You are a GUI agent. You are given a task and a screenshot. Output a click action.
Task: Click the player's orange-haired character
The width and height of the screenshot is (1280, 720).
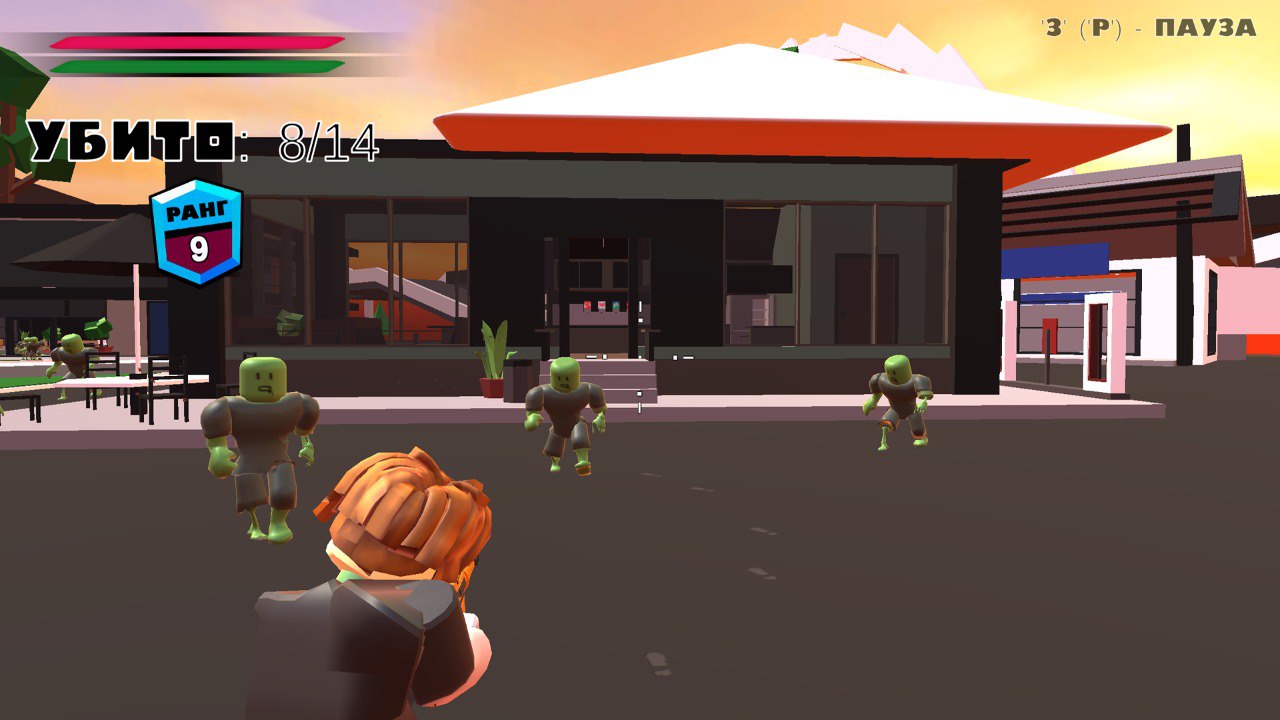(x=400, y=570)
